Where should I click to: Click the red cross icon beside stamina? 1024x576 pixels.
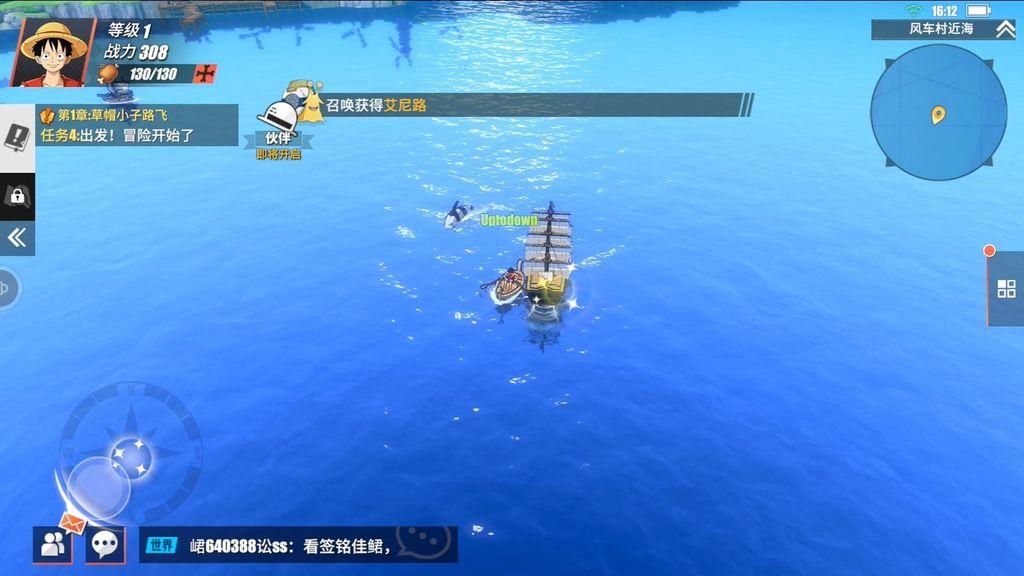(205, 74)
